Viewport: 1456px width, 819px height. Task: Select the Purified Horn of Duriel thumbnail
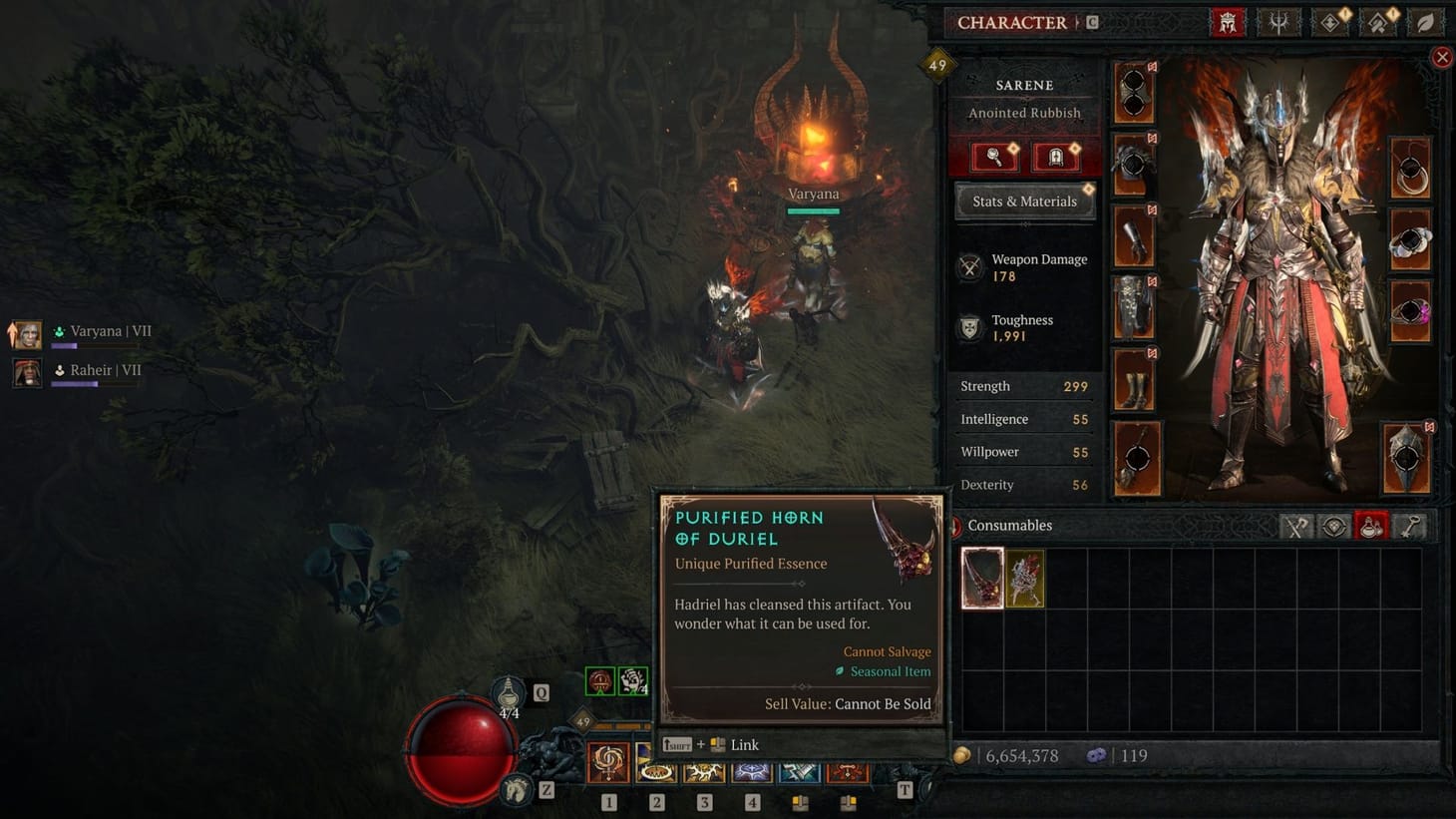click(x=981, y=578)
